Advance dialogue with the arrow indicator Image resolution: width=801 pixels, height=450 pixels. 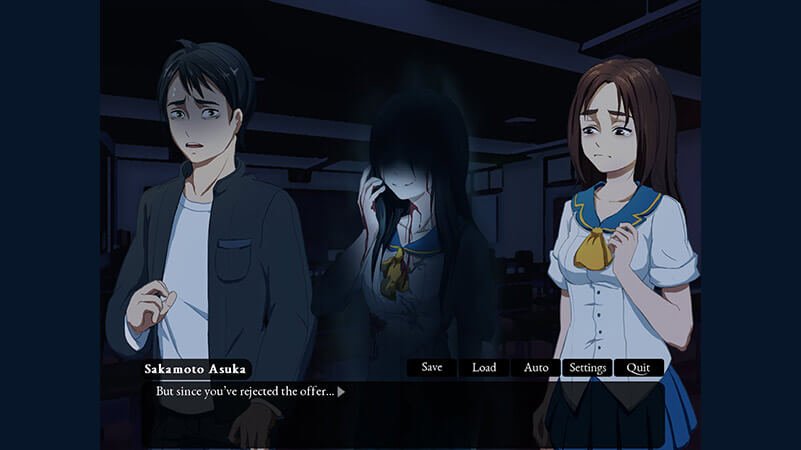click(x=341, y=392)
